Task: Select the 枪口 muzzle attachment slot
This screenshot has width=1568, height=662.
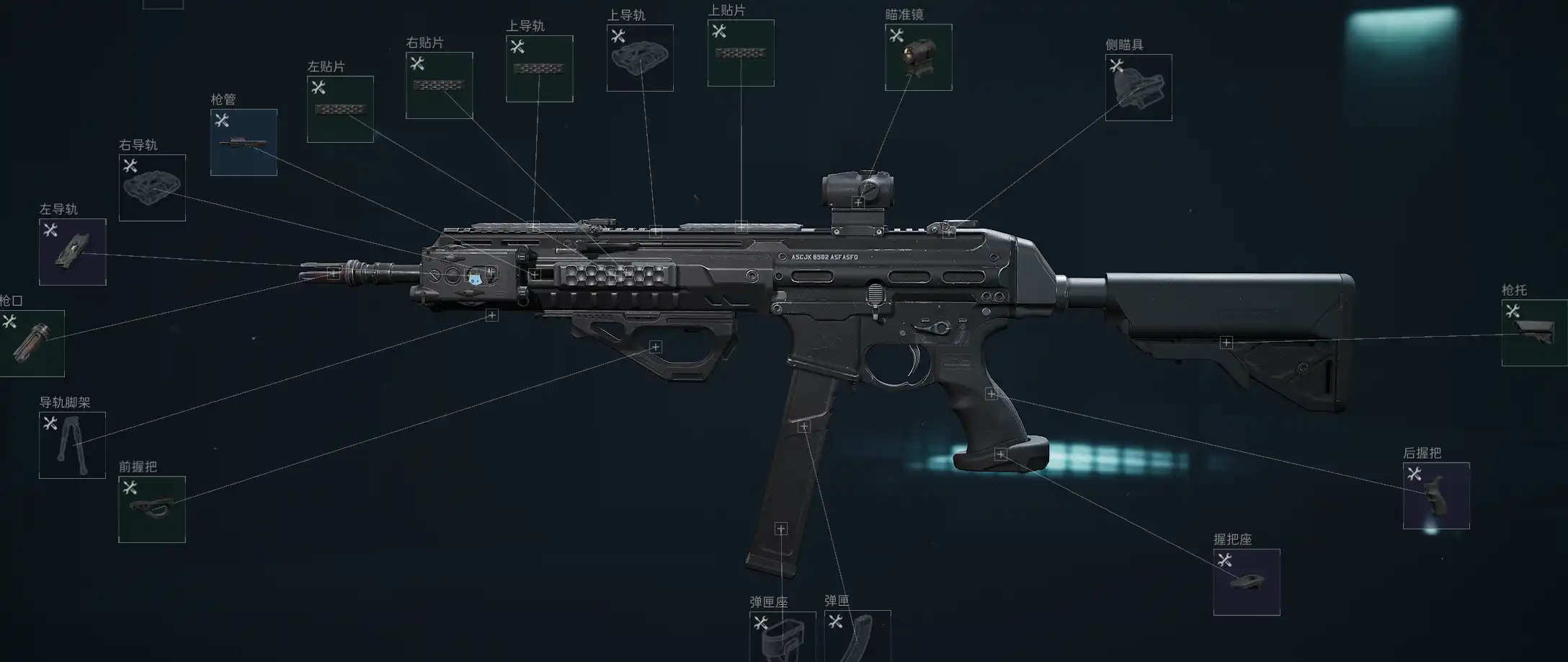Action: 32,343
